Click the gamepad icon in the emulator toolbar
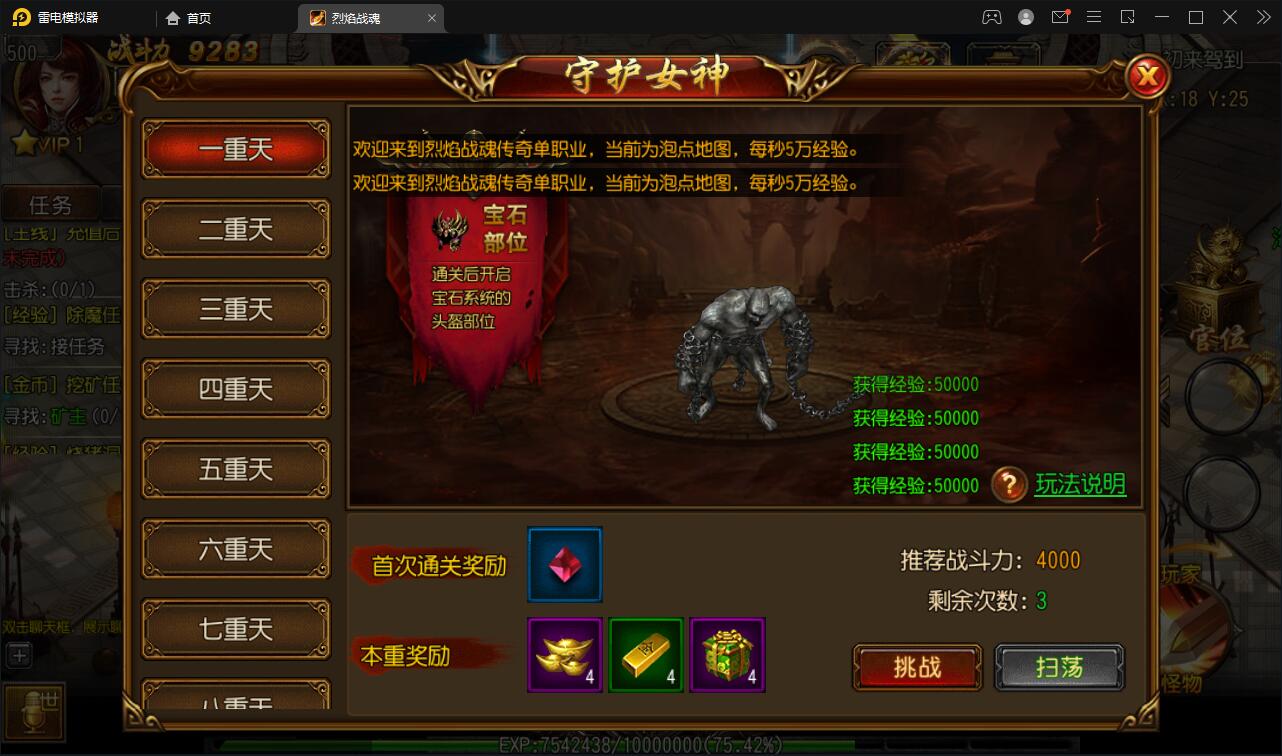1282x756 pixels. pos(991,17)
